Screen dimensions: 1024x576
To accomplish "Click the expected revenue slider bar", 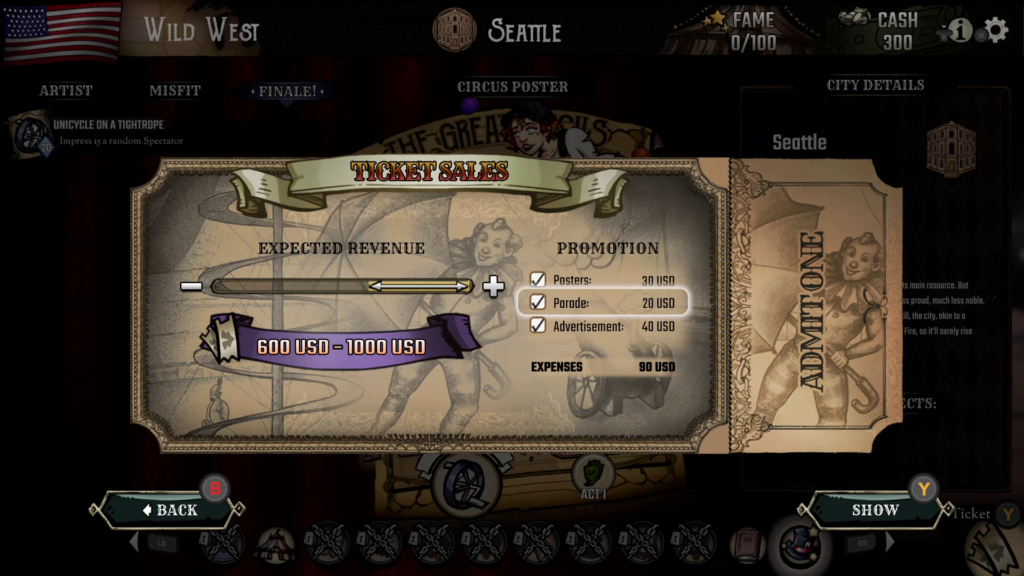I will coord(342,287).
